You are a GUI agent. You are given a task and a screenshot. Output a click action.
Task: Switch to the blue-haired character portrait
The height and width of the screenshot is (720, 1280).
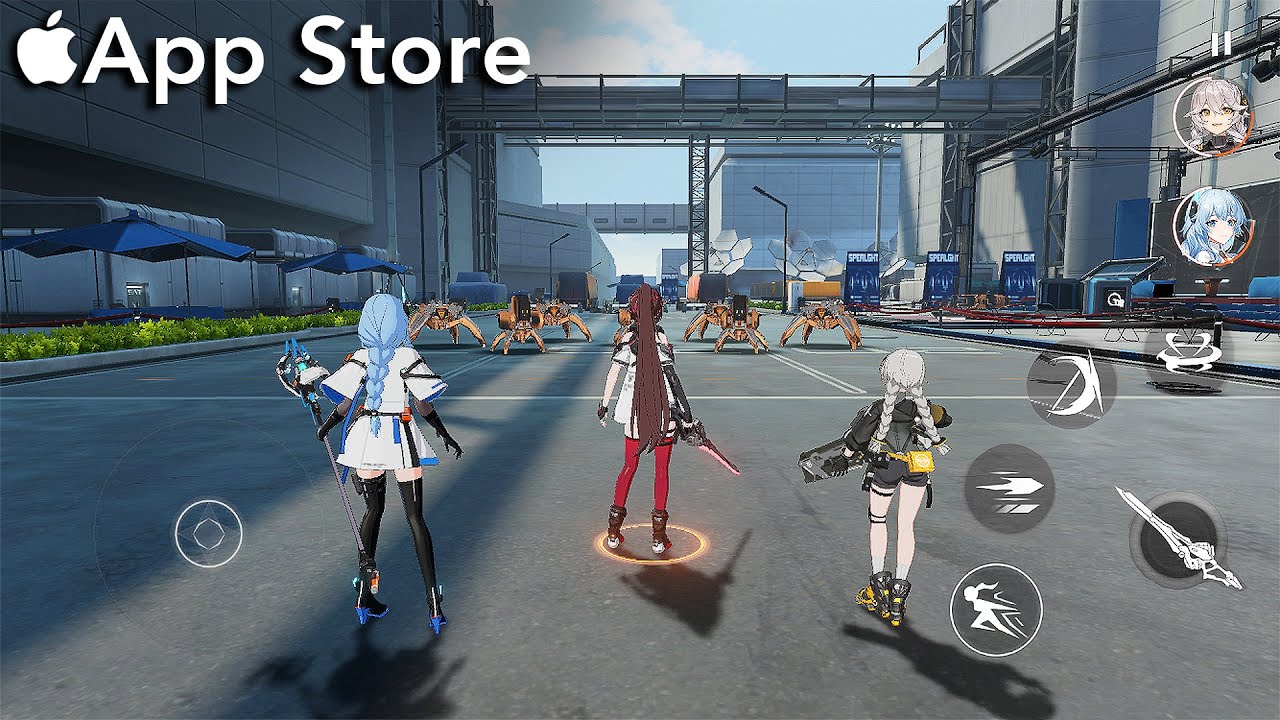point(1212,226)
